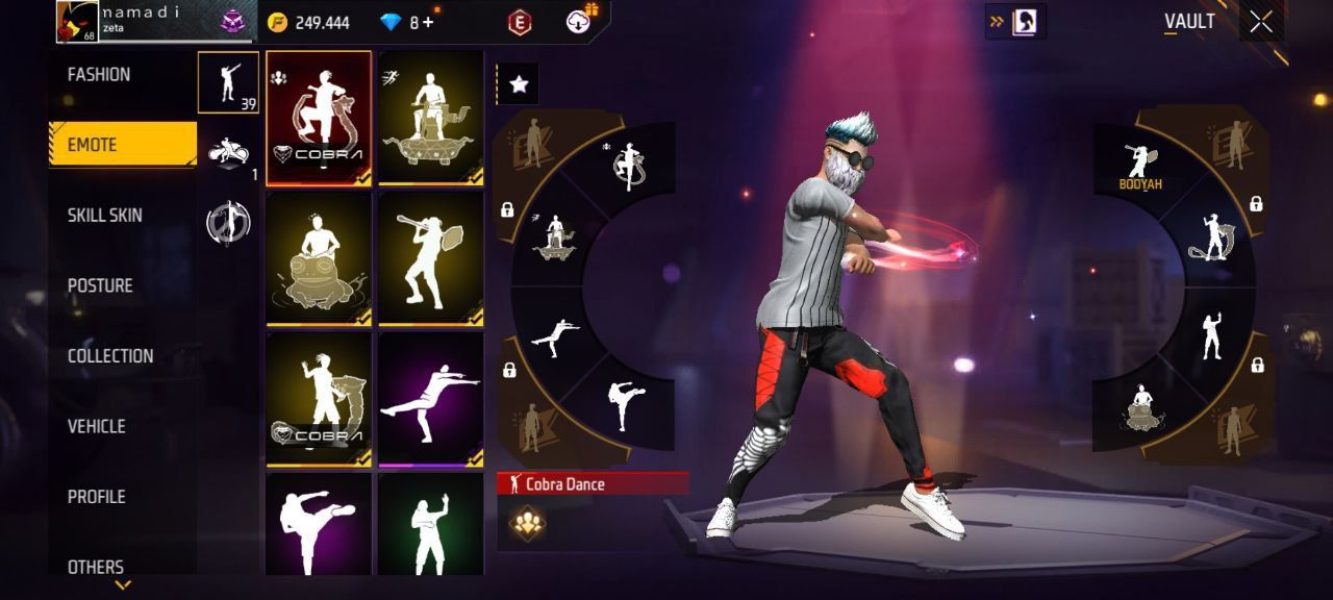
Task: Switch to the motorcycle emote sub-tab
Action: 228,154
